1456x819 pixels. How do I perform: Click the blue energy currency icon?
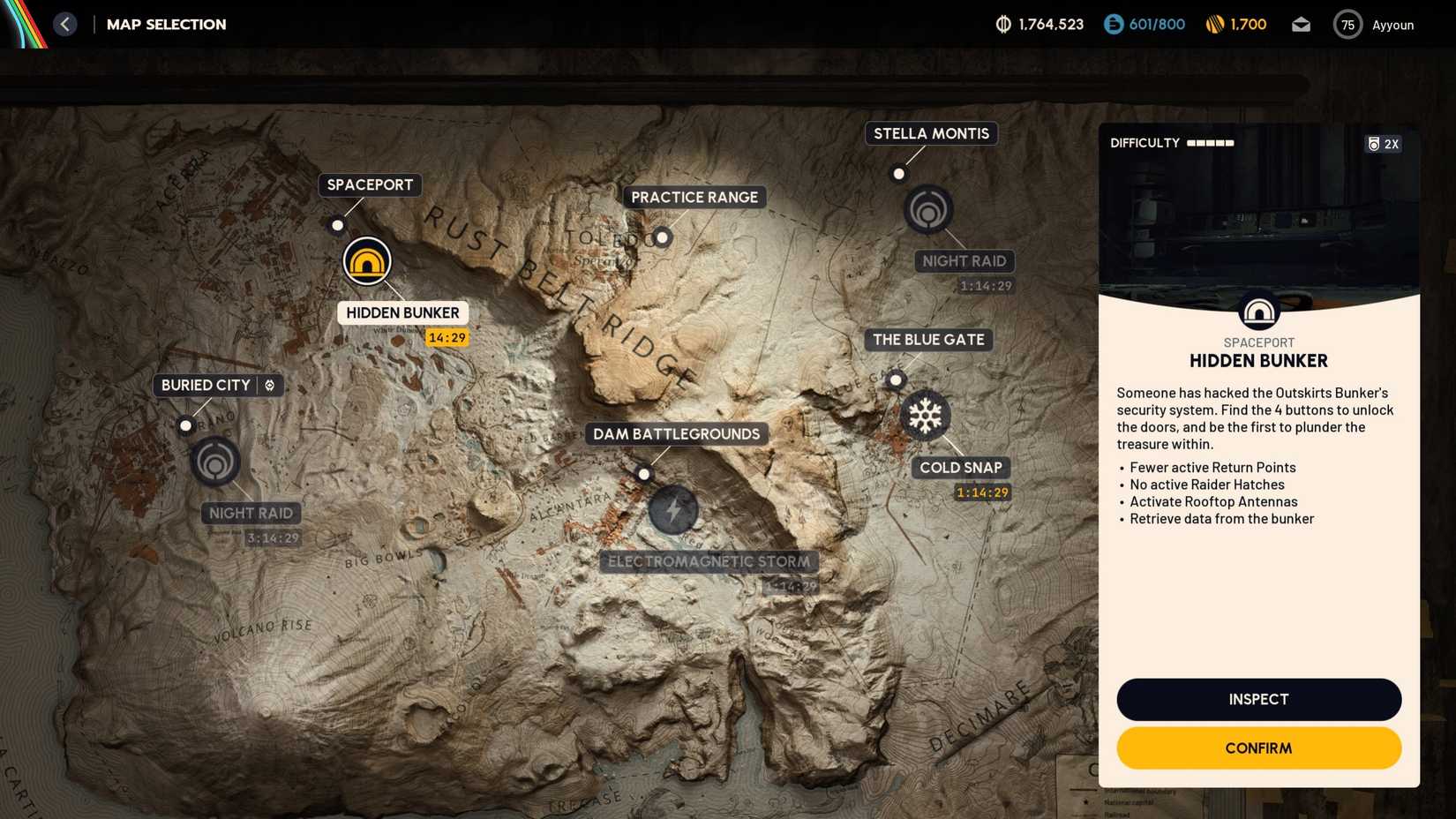click(x=1111, y=24)
